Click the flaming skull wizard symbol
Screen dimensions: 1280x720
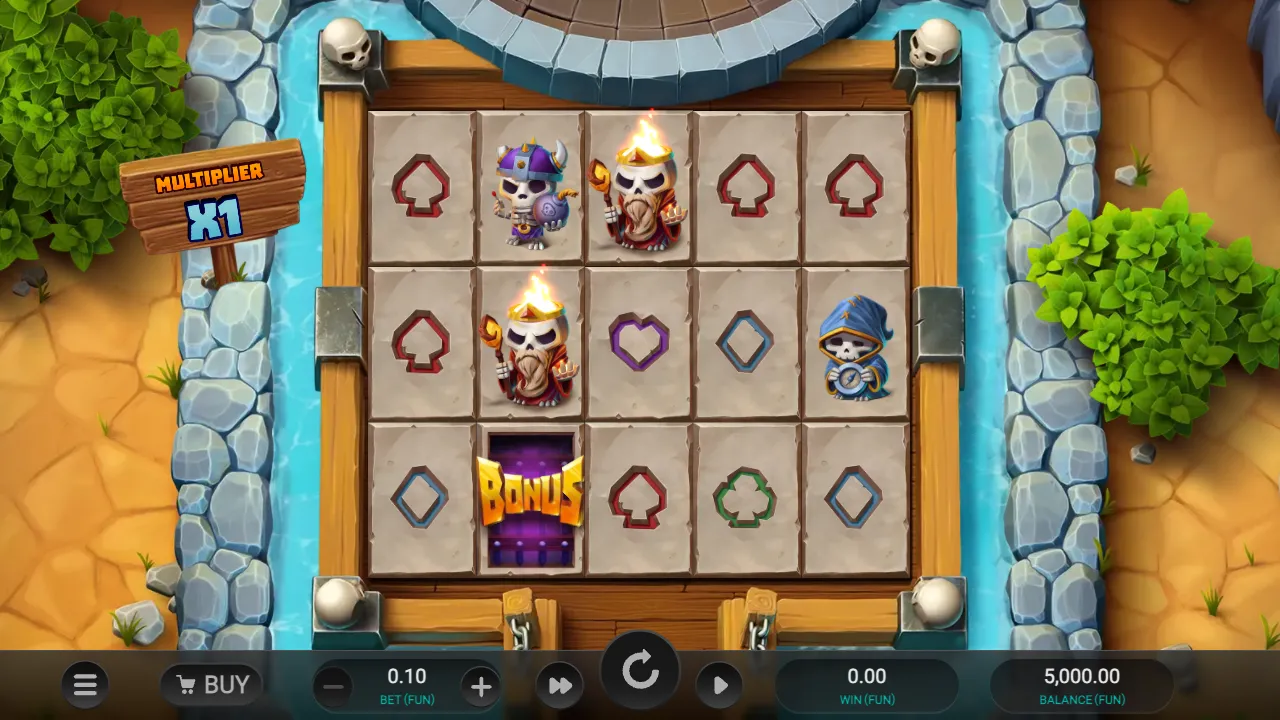pos(641,190)
